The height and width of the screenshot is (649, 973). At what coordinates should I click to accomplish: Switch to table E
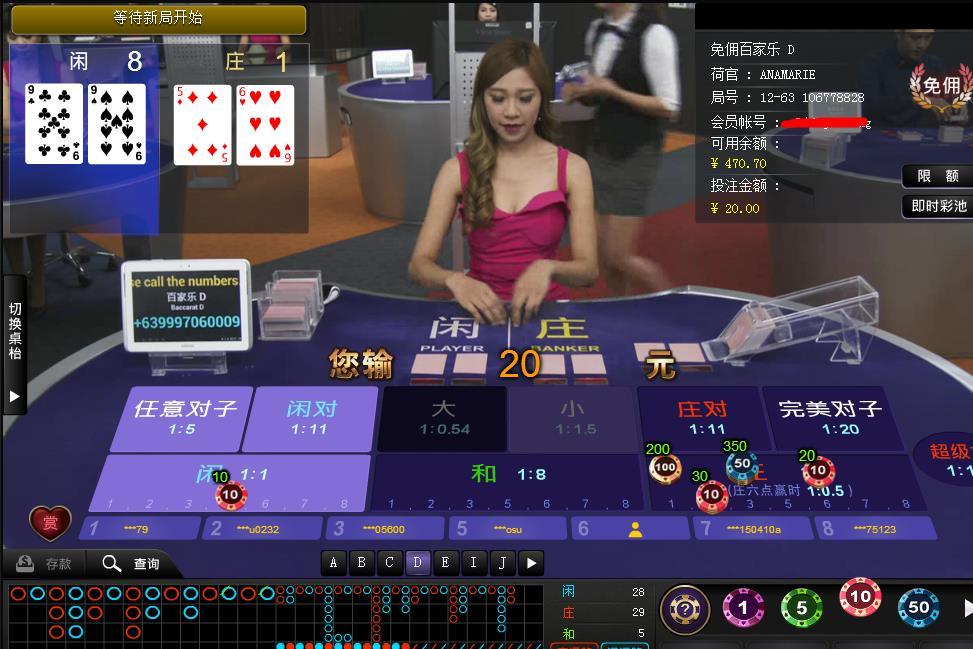coord(446,562)
